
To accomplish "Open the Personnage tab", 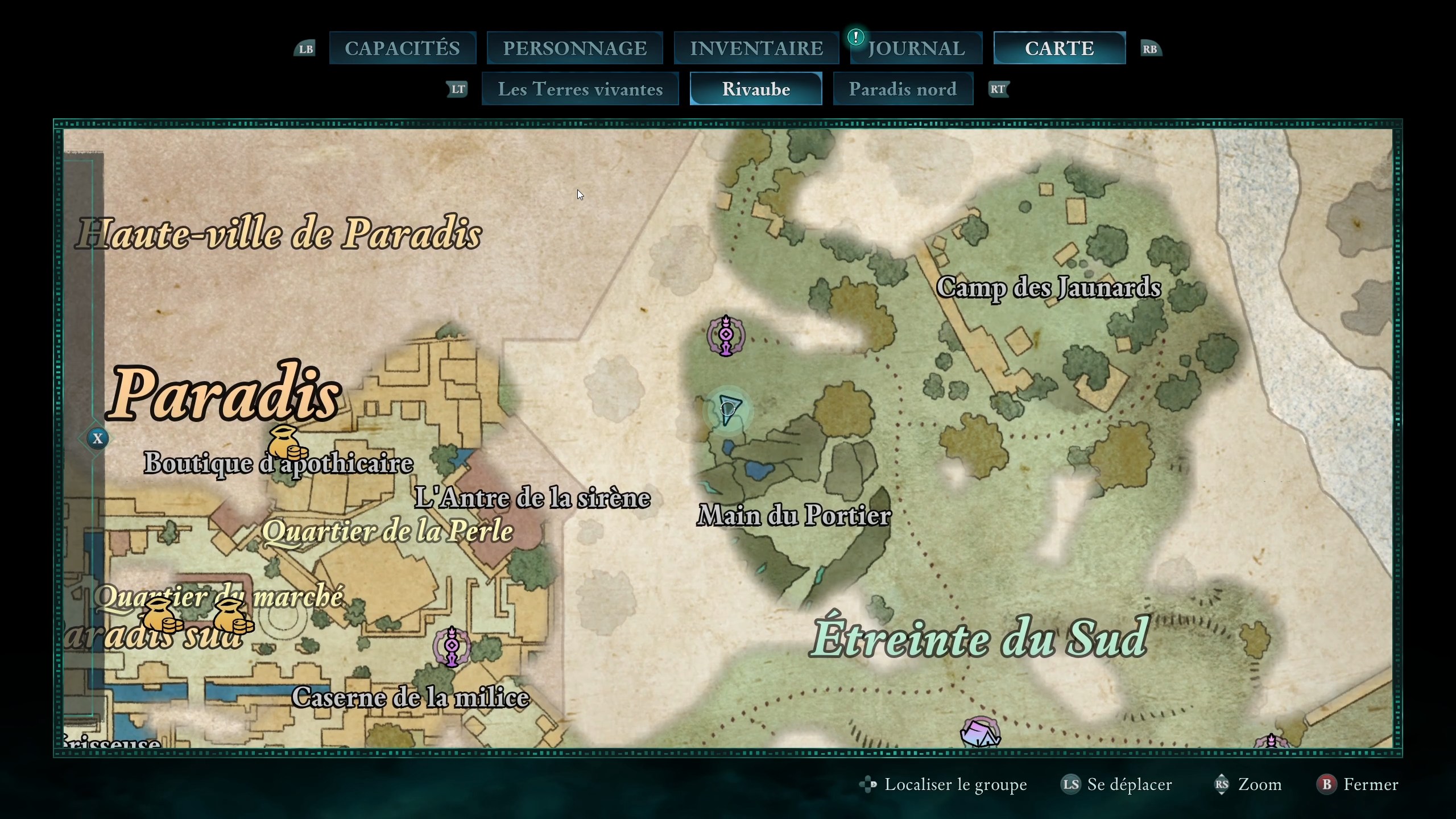I will coord(574,48).
